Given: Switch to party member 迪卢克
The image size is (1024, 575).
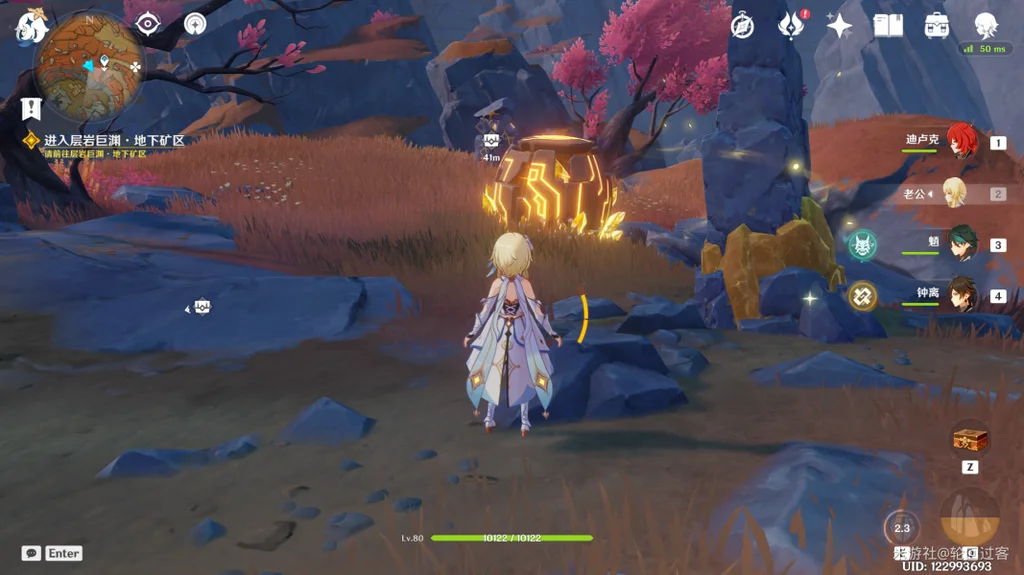Looking at the screenshot, I should [x=961, y=142].
